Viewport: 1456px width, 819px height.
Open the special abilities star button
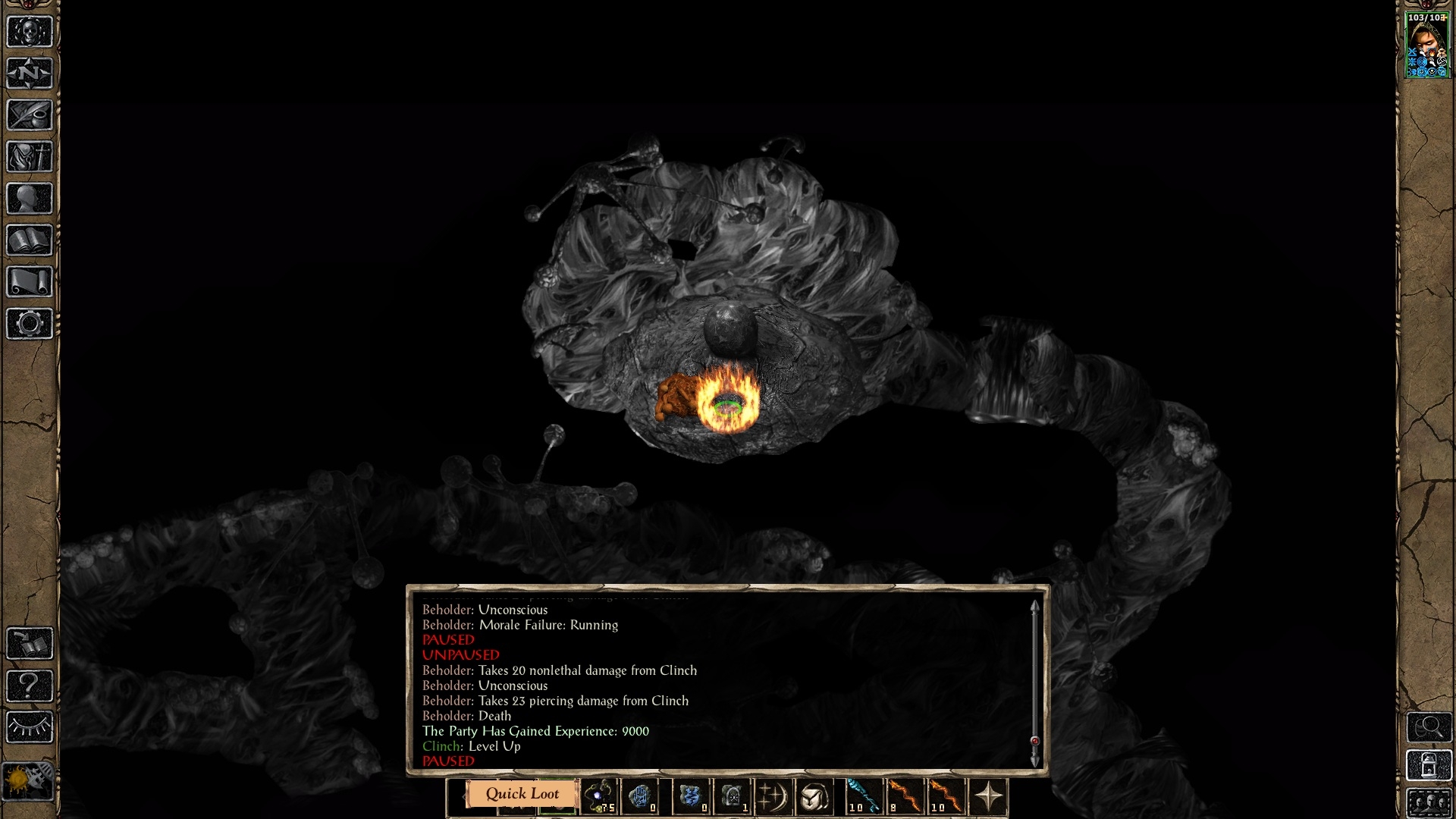pos(988,797)
